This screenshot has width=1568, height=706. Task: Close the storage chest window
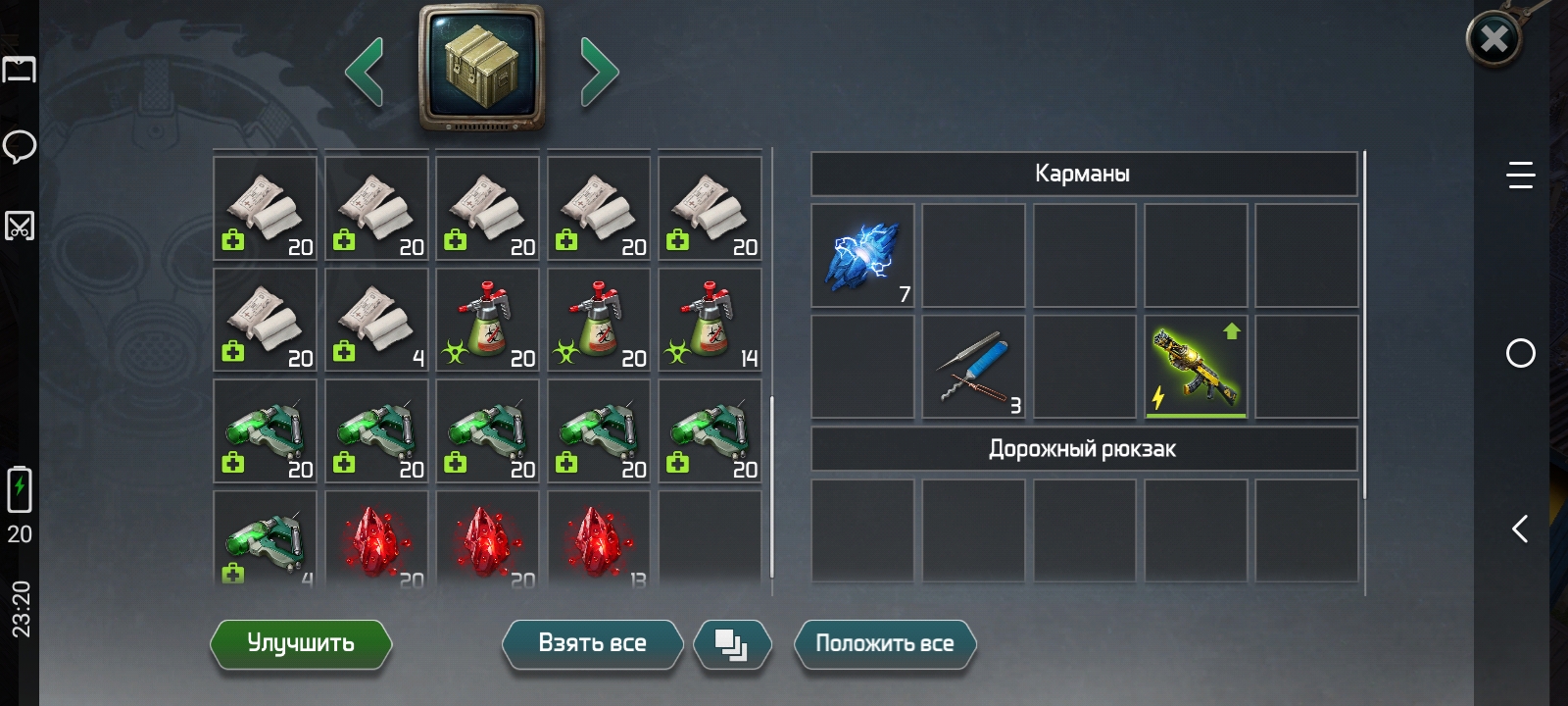[1494, 39]
